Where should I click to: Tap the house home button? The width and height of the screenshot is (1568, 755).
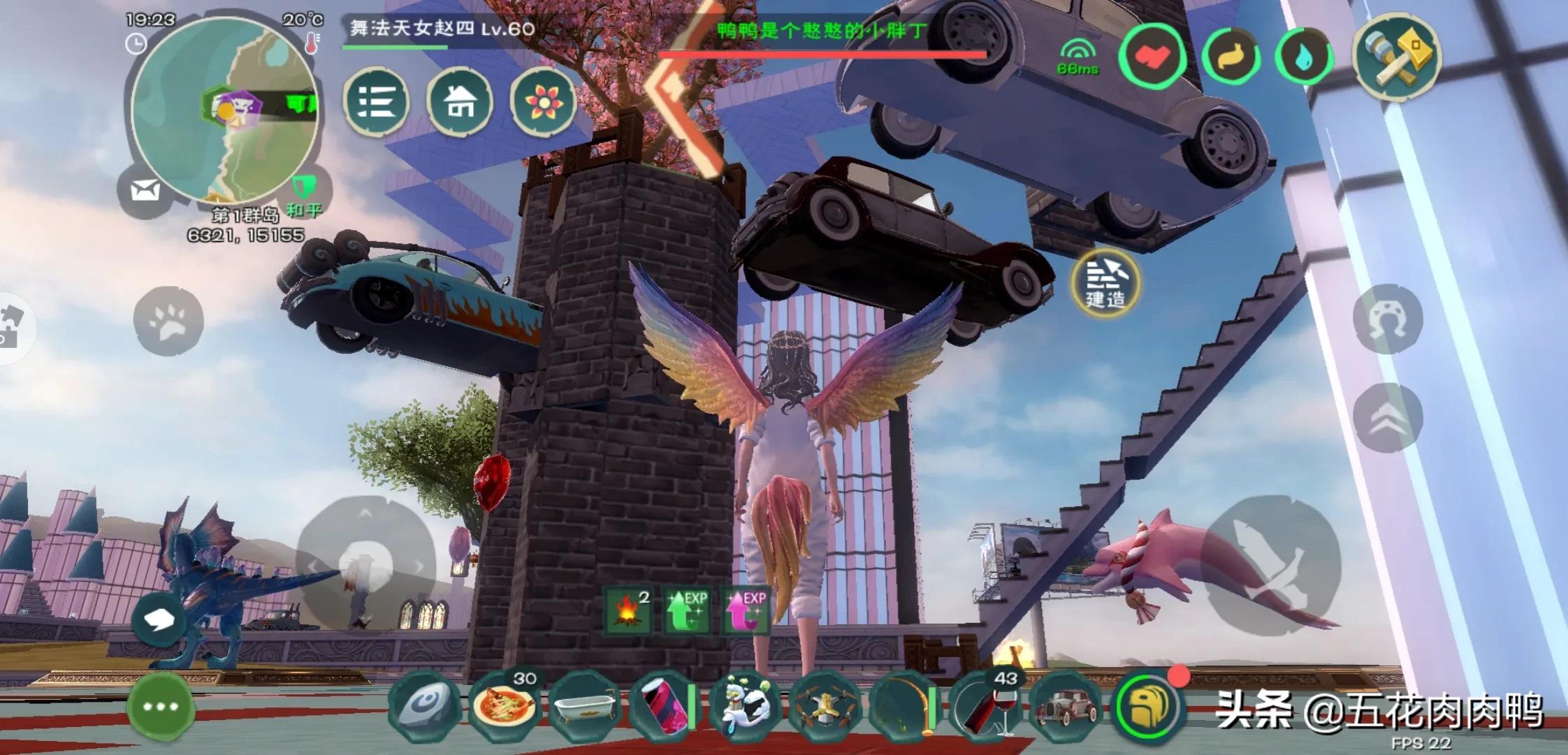coord(460,103)
